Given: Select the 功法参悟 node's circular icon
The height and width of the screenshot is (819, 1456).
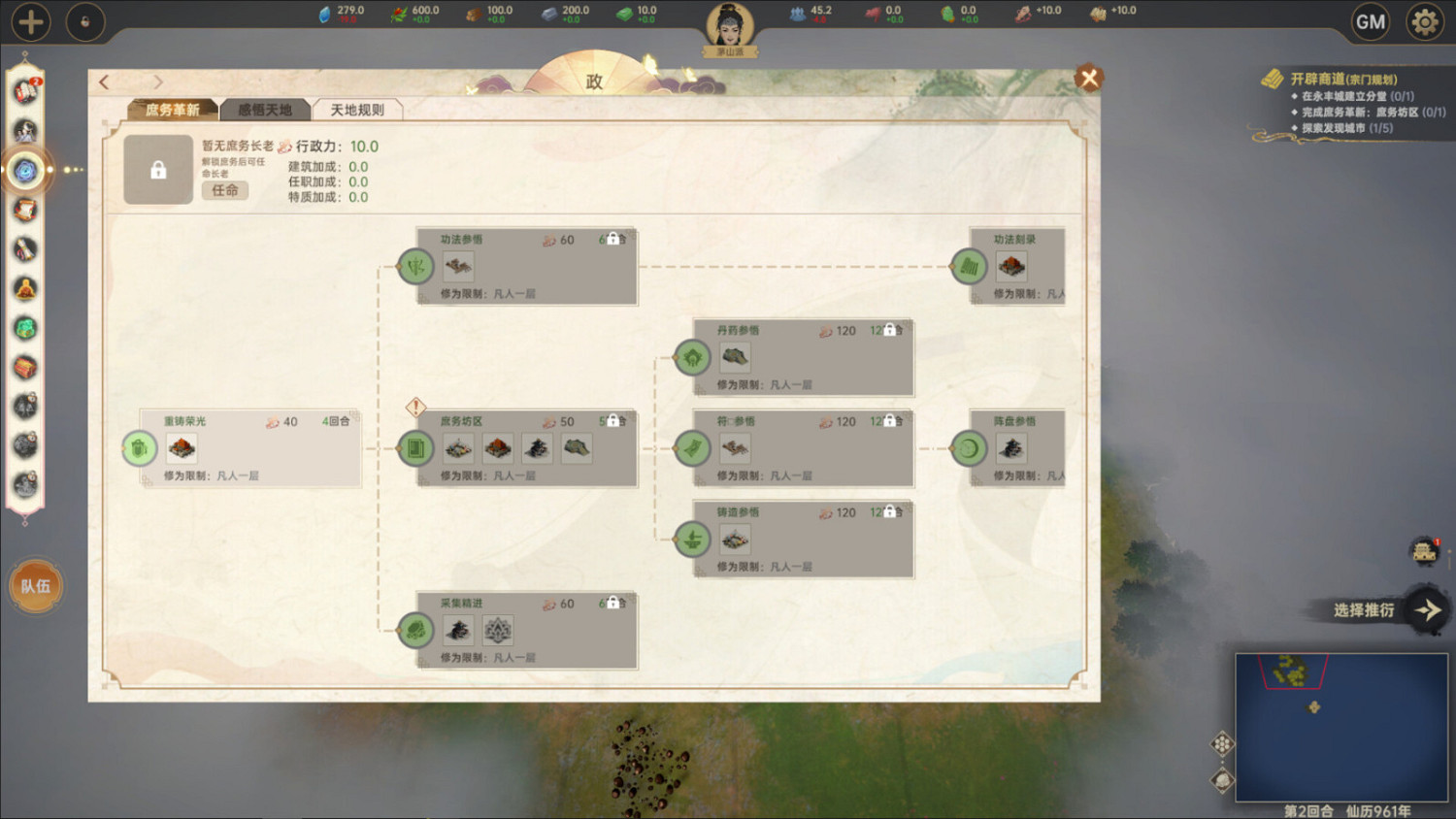Looking at the screenshot, I should tap(415, 267).
